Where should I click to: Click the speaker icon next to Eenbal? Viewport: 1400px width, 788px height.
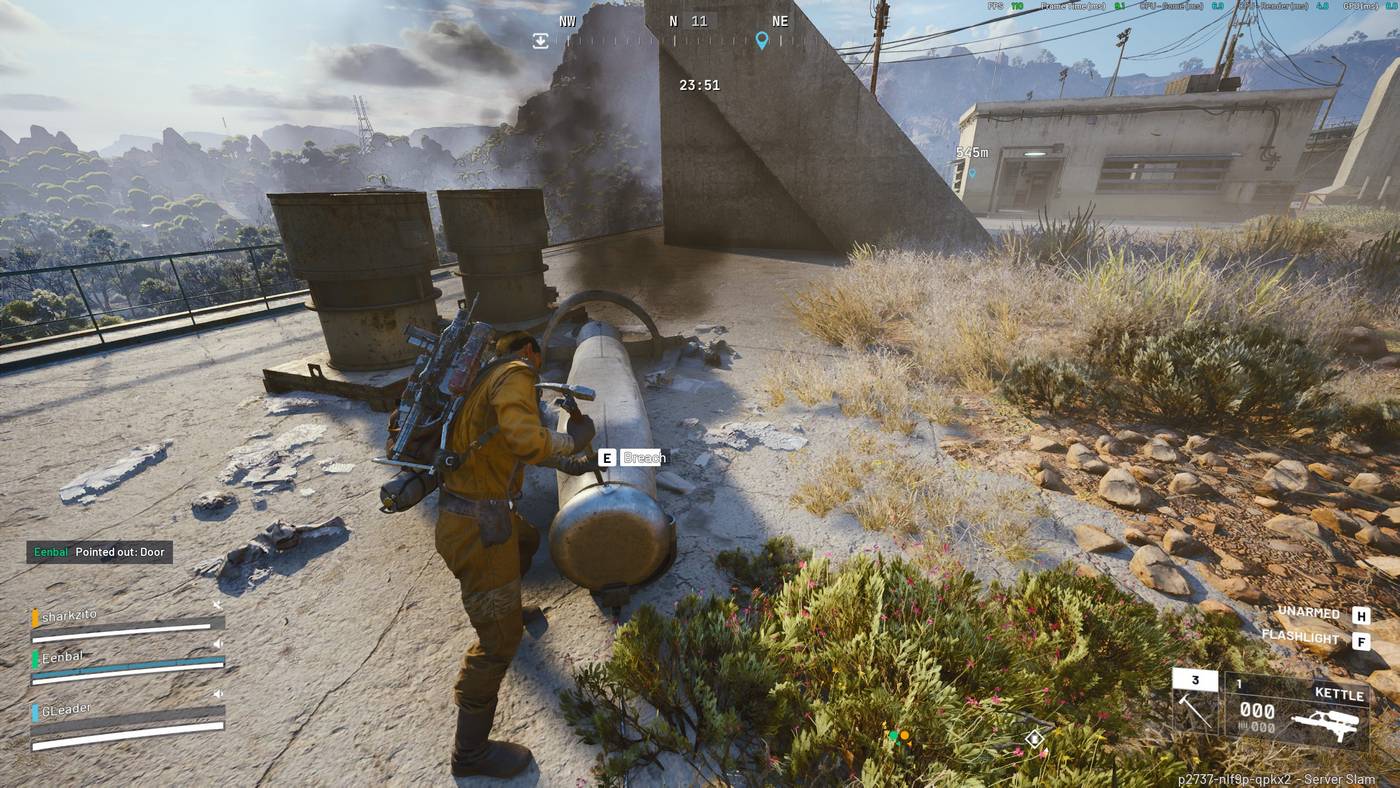218,645
